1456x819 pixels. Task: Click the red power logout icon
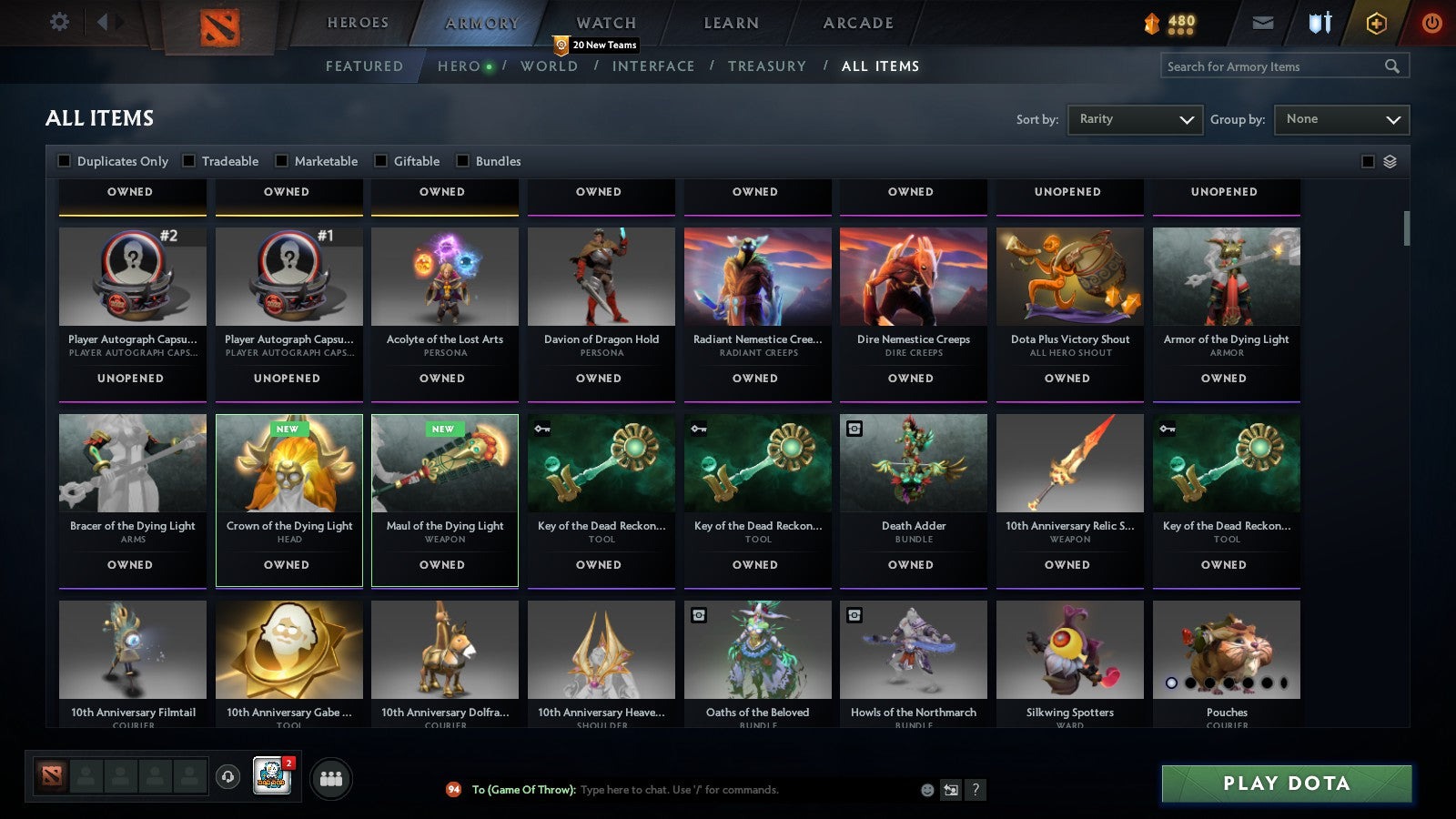[1431, 23]
